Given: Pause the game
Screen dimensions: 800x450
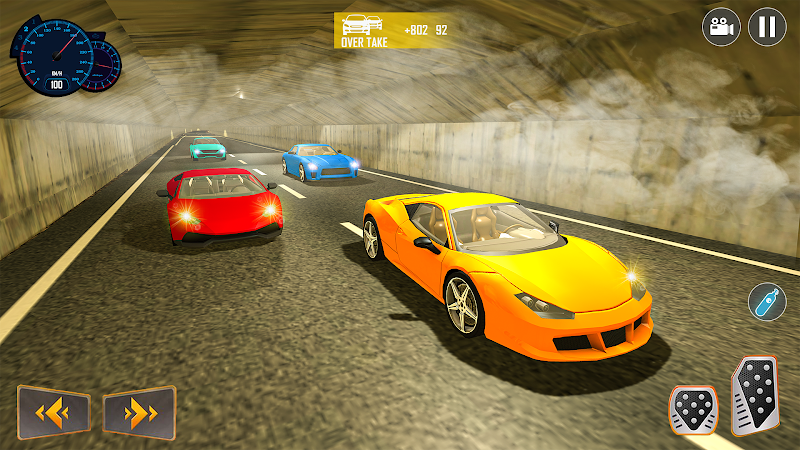Looking at the screenshot, I should (767, 27).
